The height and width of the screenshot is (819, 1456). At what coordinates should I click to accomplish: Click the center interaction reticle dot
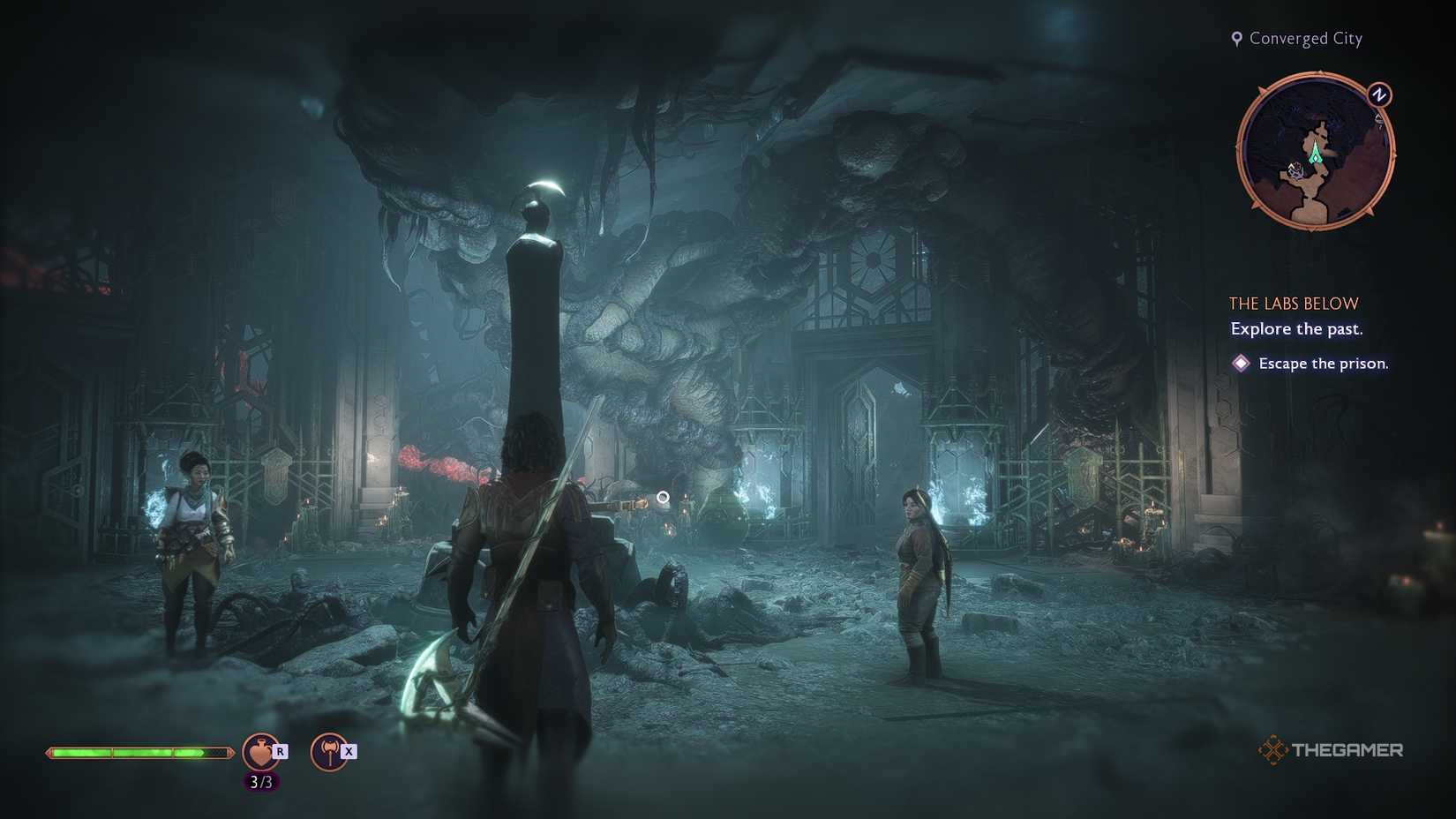(664, 497)
